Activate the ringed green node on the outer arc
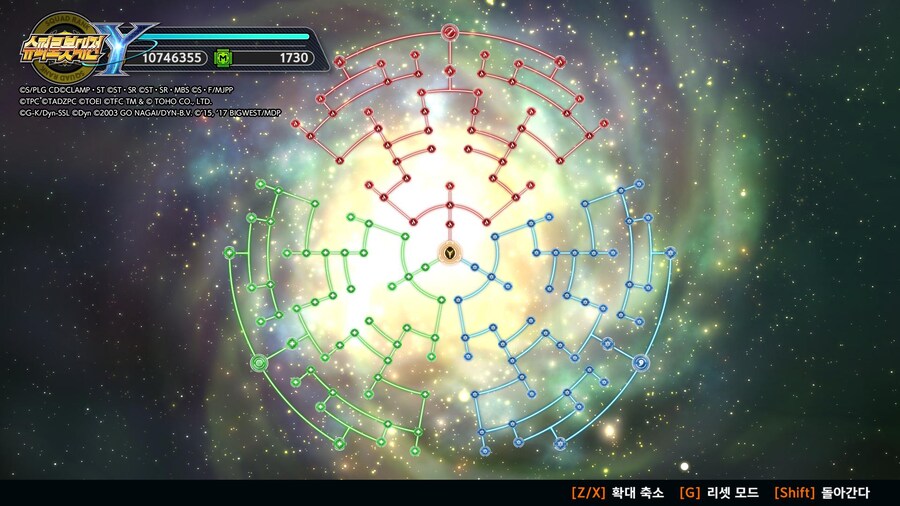The height and width of the screenshot is (506, 900). click(x=259, y=362)
